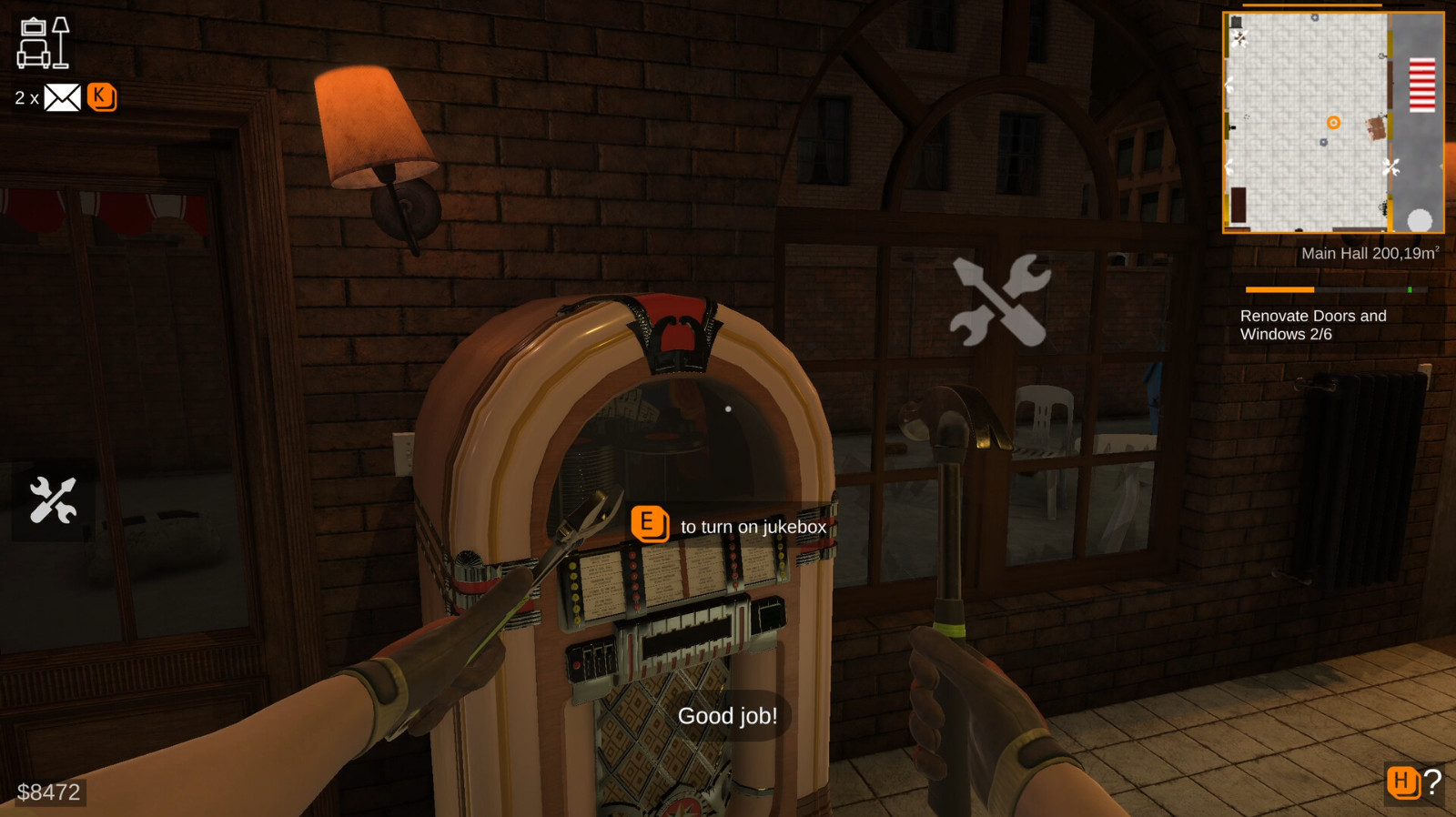Open the Renovate Doors and Windows objective
The image size is (1456, 817).
[1312, 325]
